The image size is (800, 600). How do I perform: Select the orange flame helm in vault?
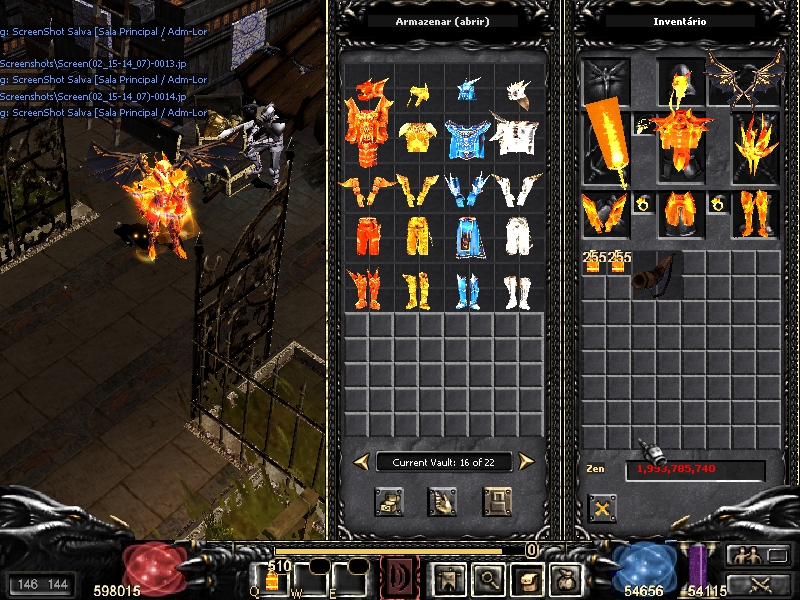368,91
